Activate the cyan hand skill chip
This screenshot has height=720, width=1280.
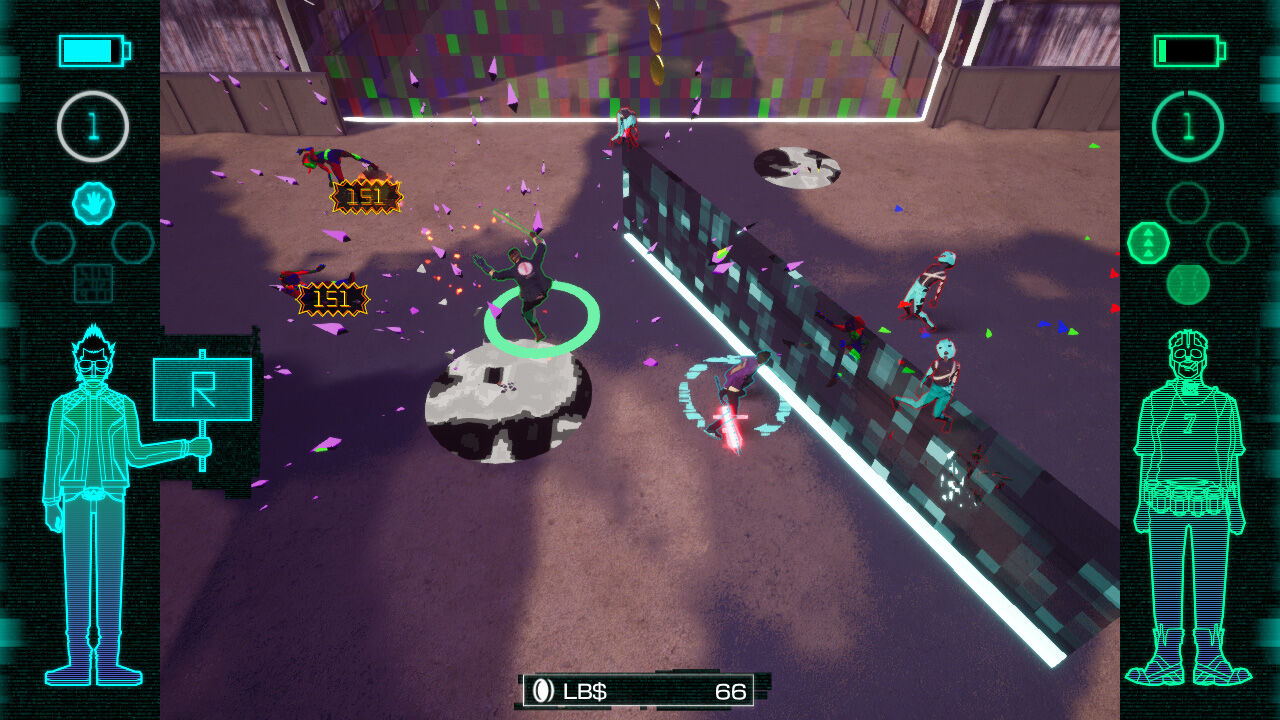(93, 203)
